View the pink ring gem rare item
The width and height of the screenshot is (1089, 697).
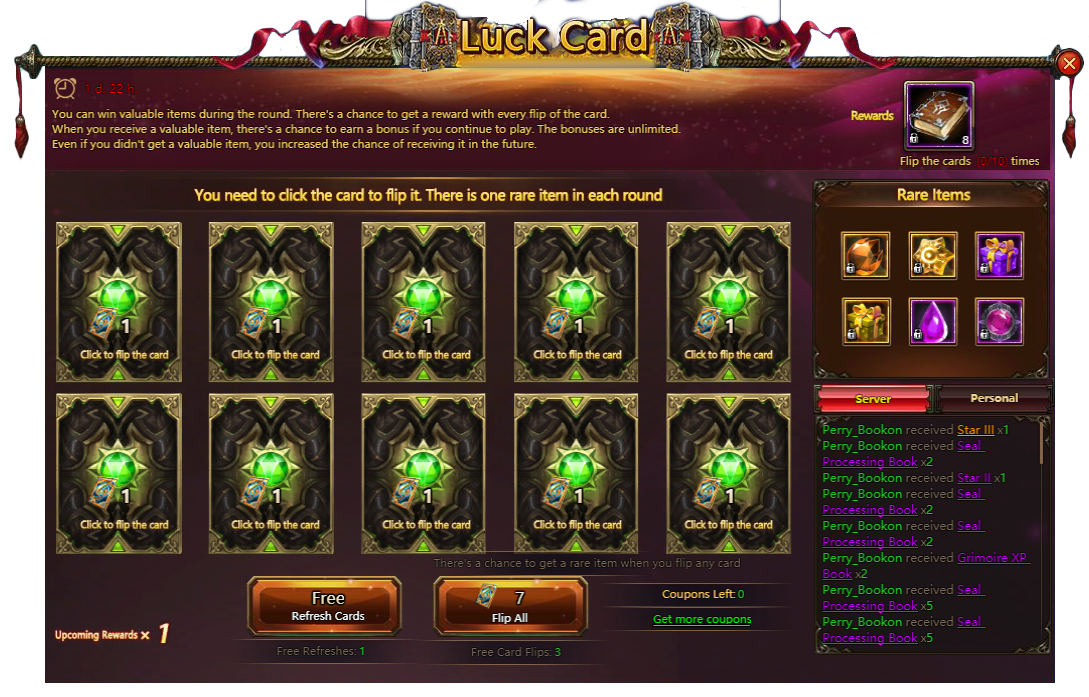[x=999, y=322]
